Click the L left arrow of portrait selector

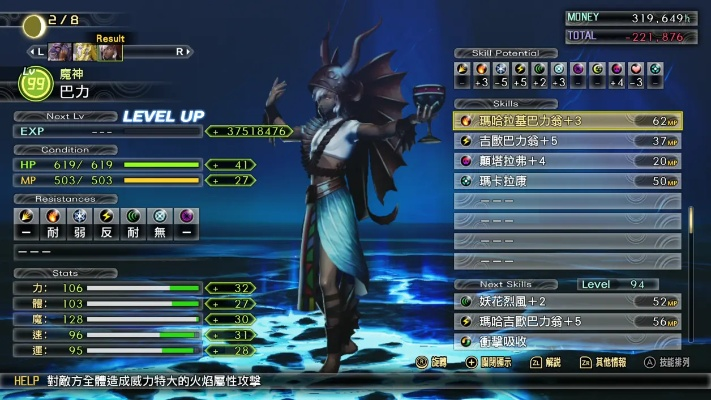[34, 51]
